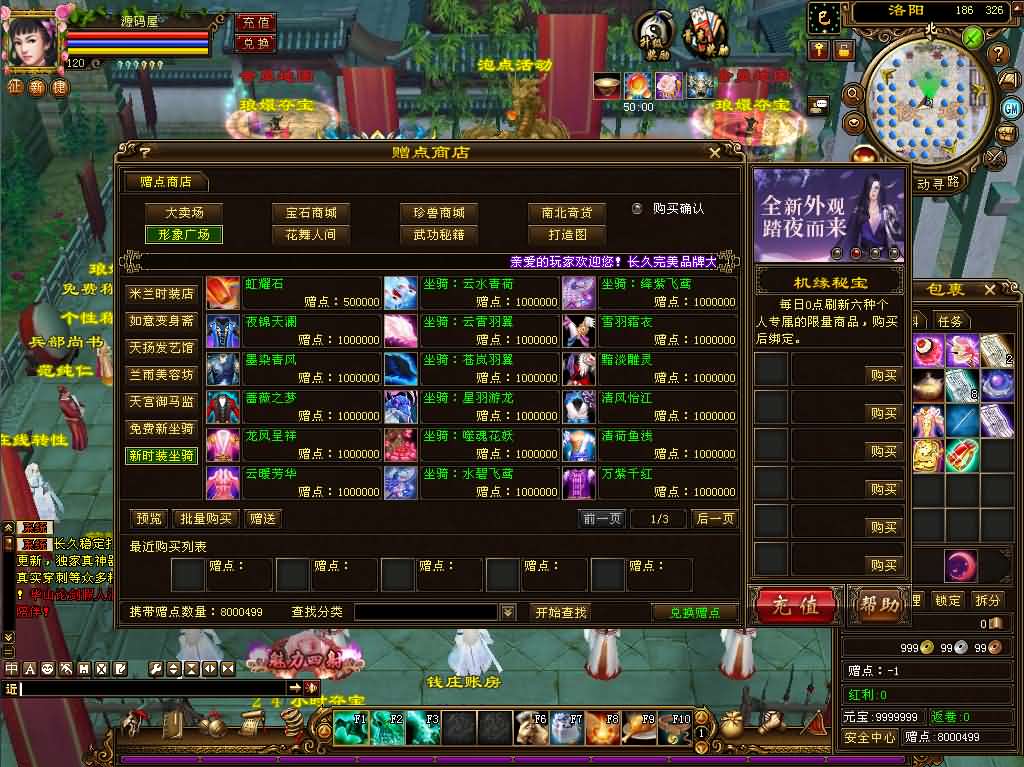This screenshot has width=1024, height=767.
Task: Click the 兑换赠点 exchange button
Action: click(x=694, y=612)
